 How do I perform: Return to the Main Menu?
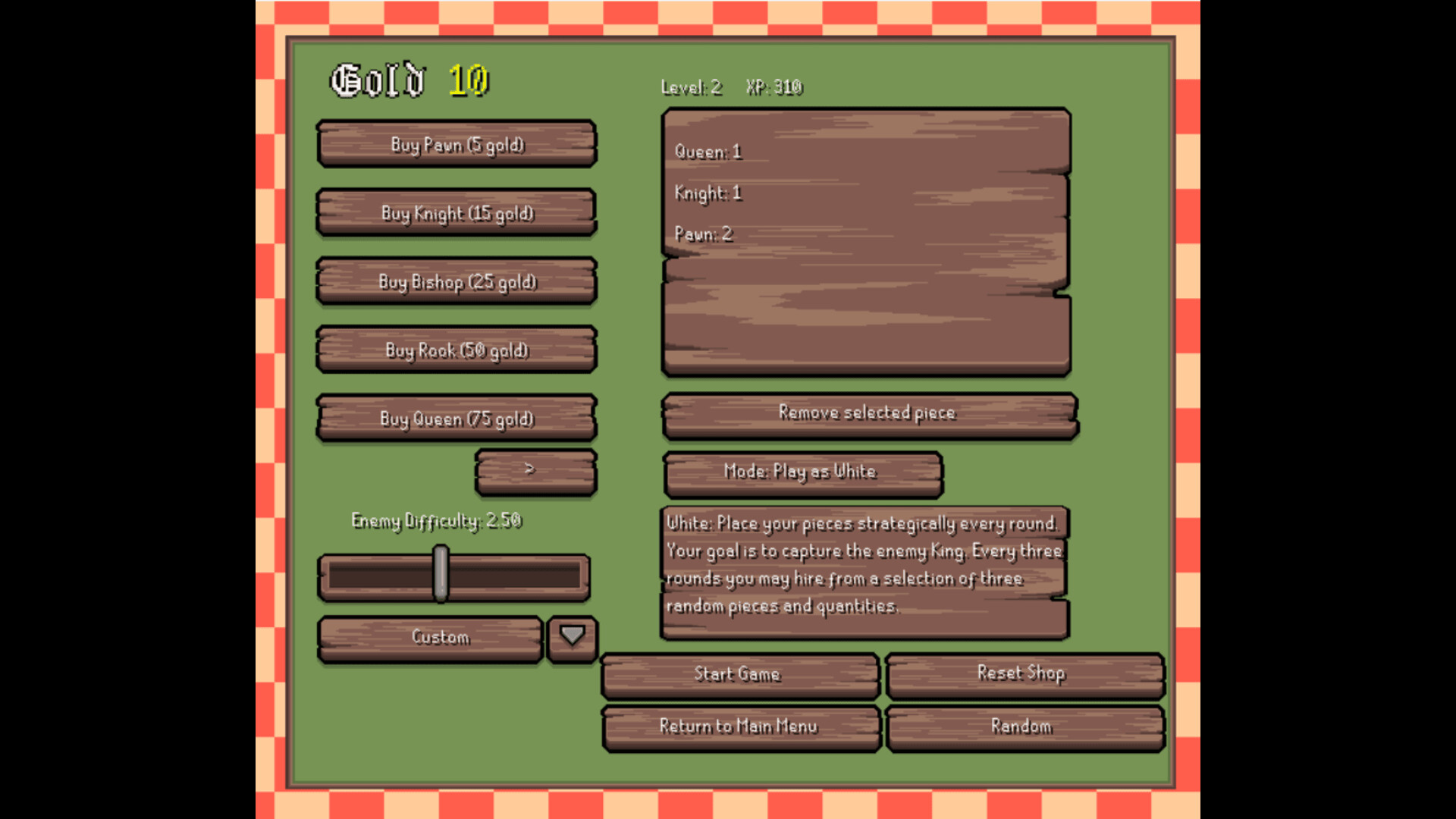click(739, 726)
